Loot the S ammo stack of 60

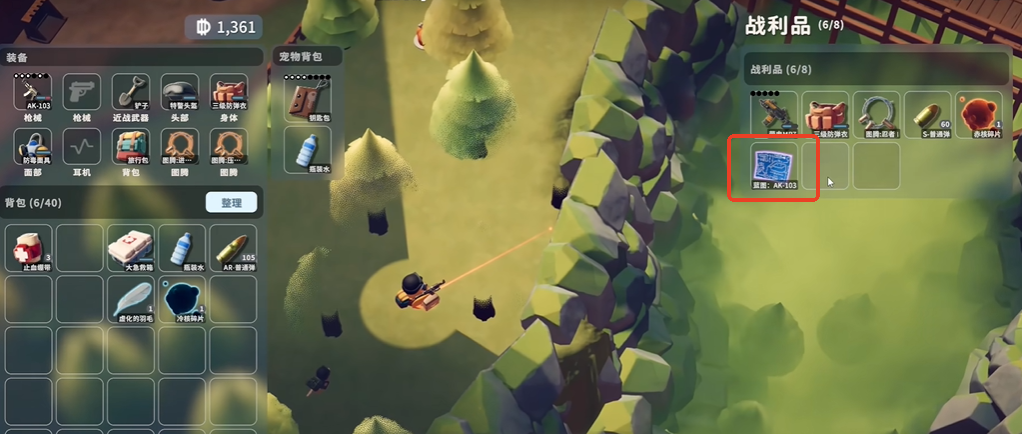point(927,114)
